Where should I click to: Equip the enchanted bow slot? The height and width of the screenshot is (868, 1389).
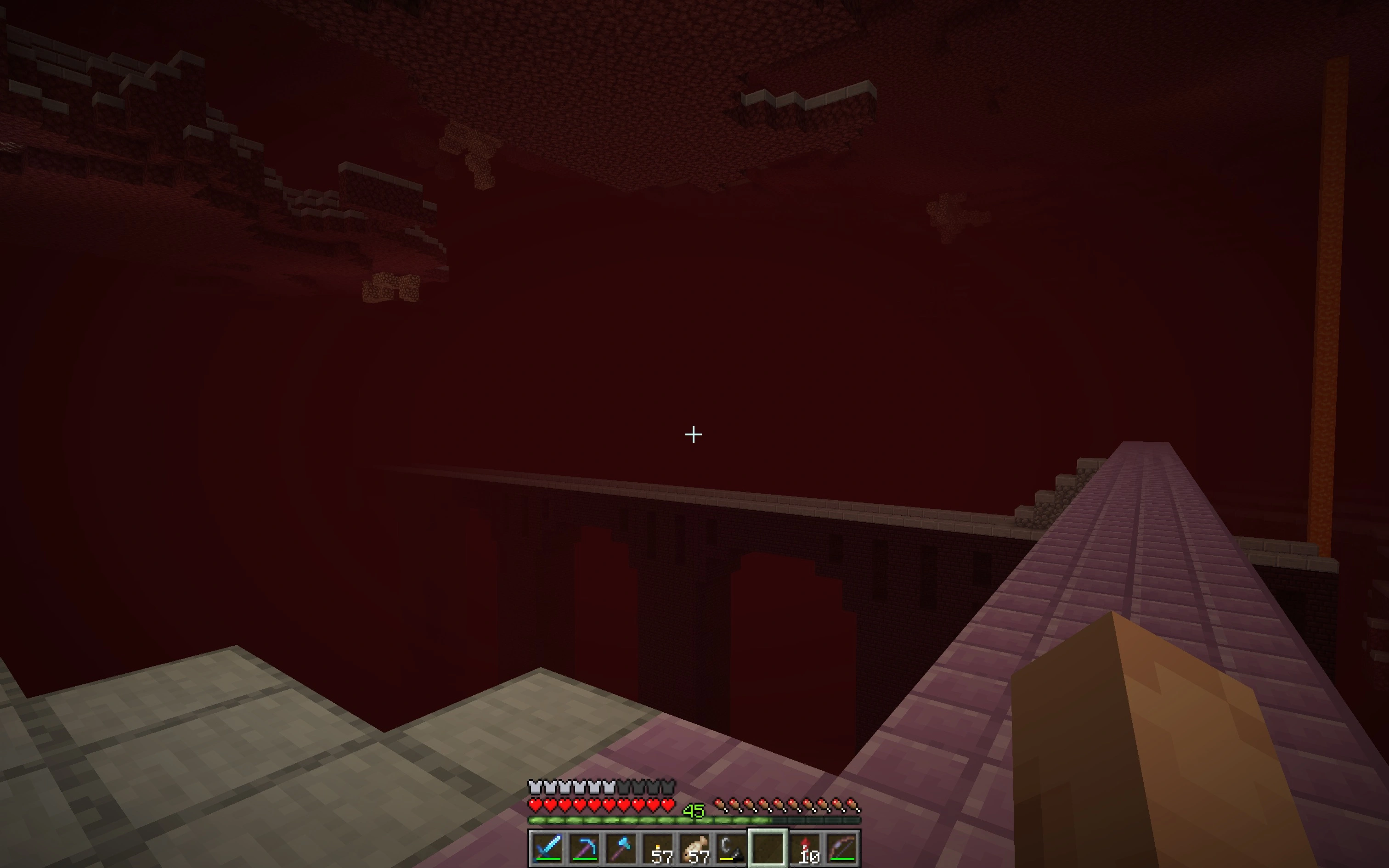[x=842, y=847]
